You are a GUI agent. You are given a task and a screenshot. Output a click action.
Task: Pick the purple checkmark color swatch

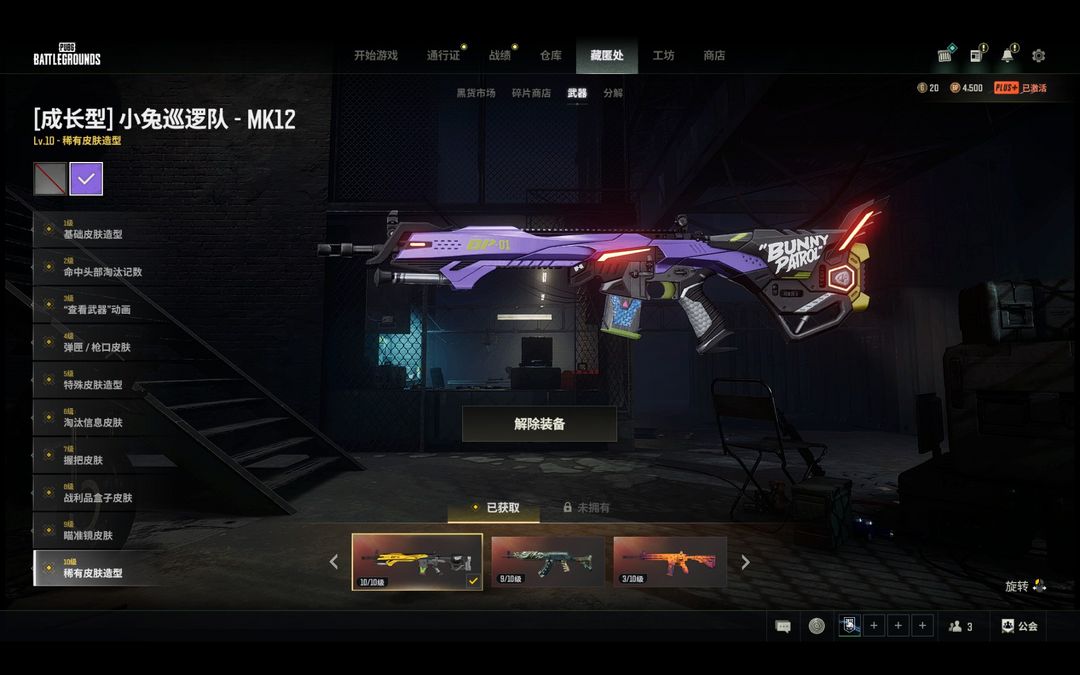(x=86, y=179)
